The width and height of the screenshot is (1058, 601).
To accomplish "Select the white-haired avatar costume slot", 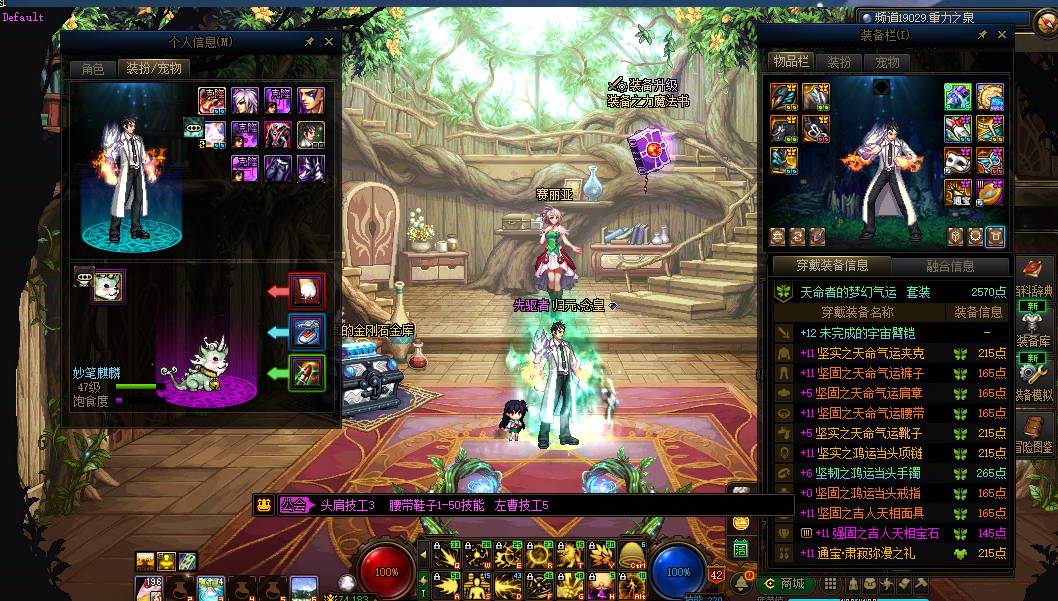I will (245, 100).
